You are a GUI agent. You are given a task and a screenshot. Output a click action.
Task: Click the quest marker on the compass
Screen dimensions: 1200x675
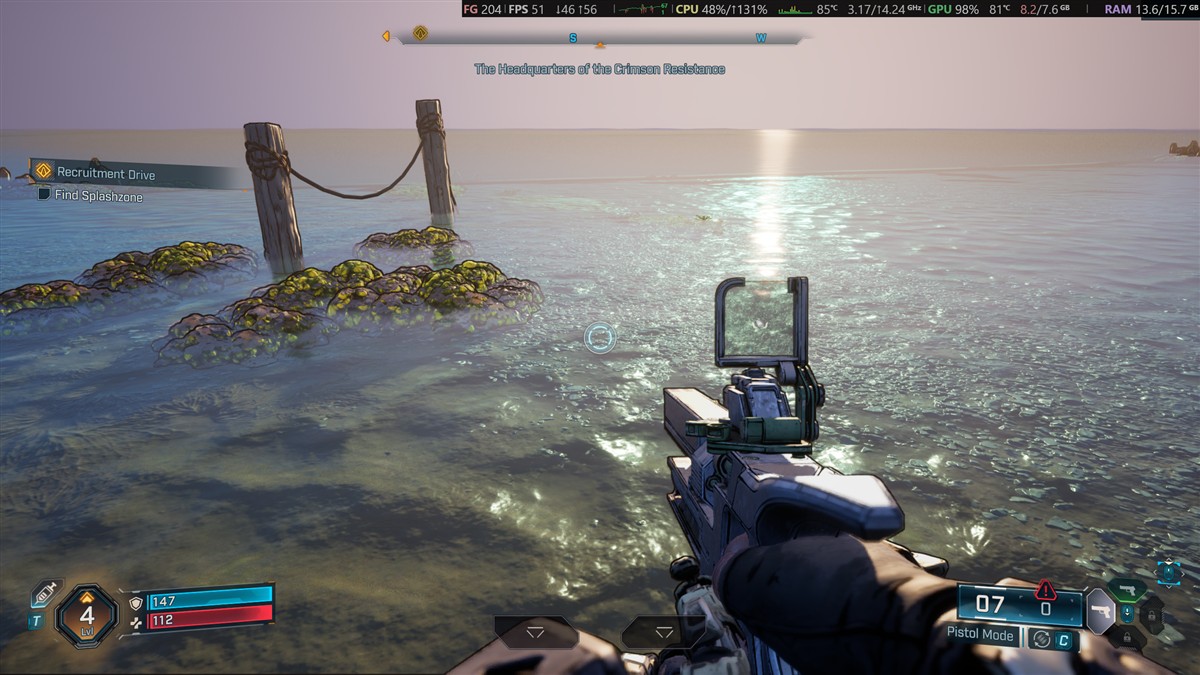tap(420, 33)
